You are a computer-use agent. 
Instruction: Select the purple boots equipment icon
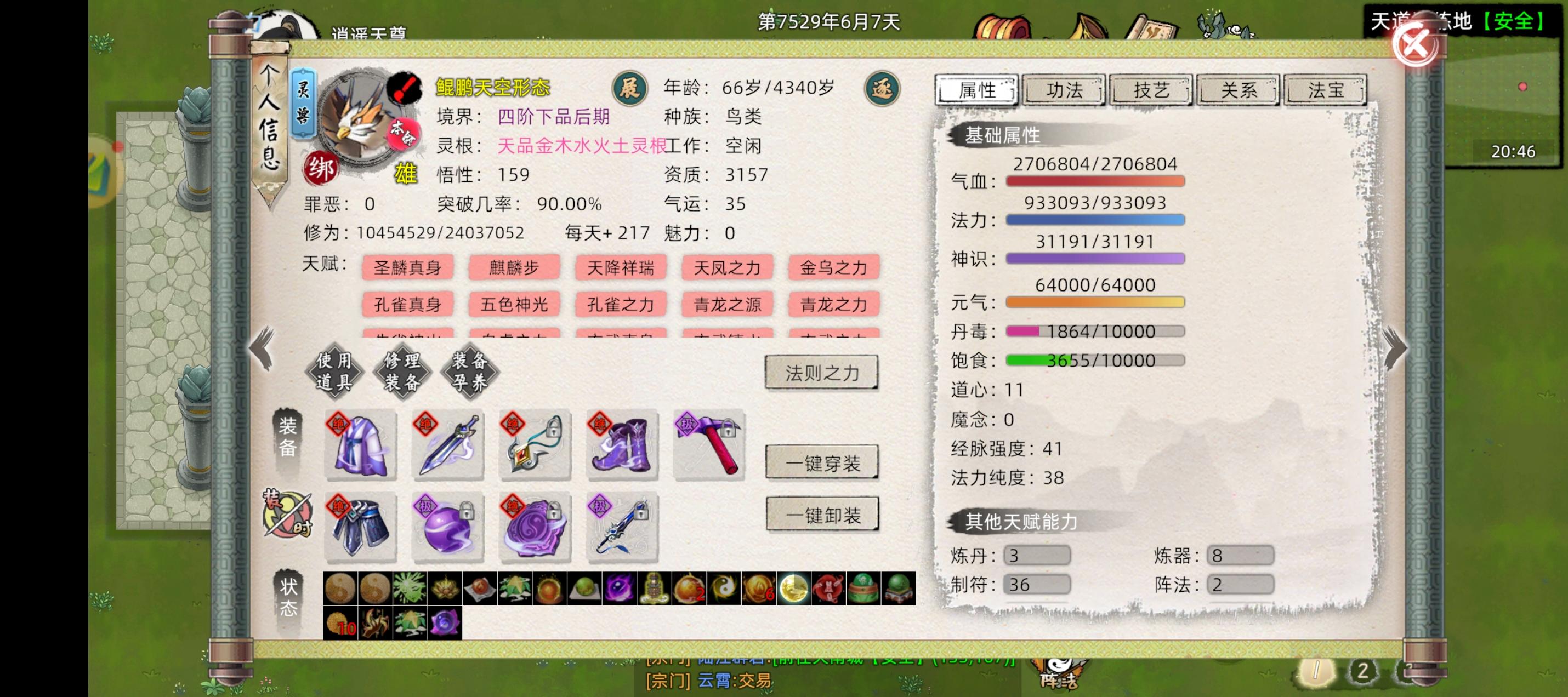622,445
